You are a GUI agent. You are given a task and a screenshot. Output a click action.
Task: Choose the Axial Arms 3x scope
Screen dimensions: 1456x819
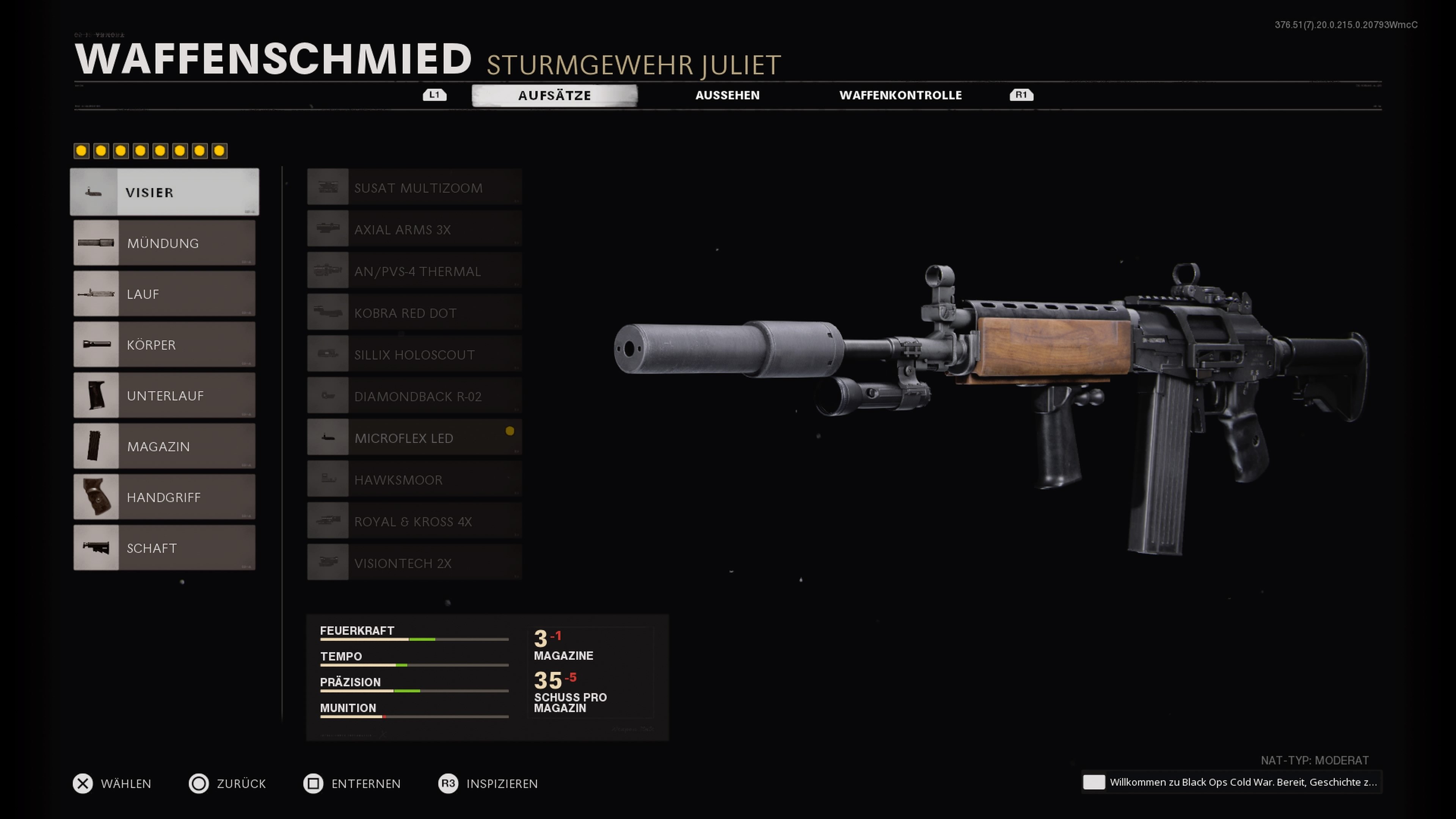click(414, 229)
